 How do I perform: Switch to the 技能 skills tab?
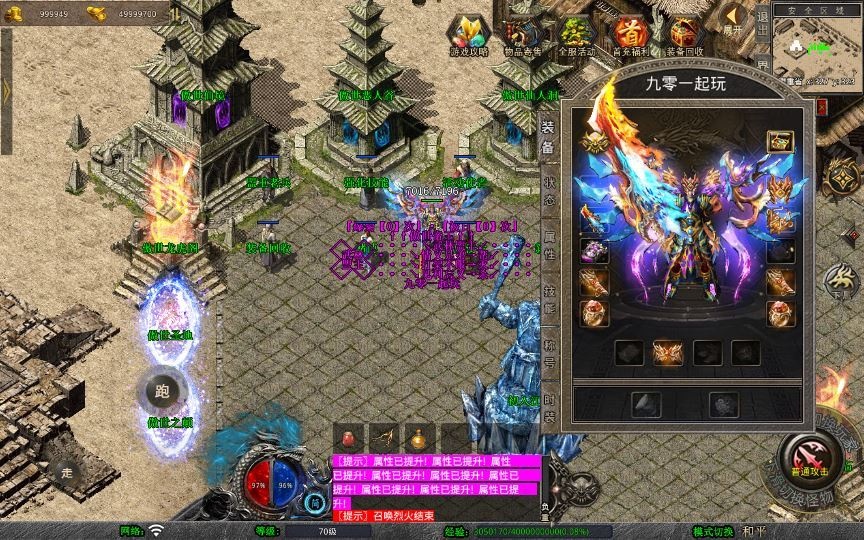[x=548, y=298]
